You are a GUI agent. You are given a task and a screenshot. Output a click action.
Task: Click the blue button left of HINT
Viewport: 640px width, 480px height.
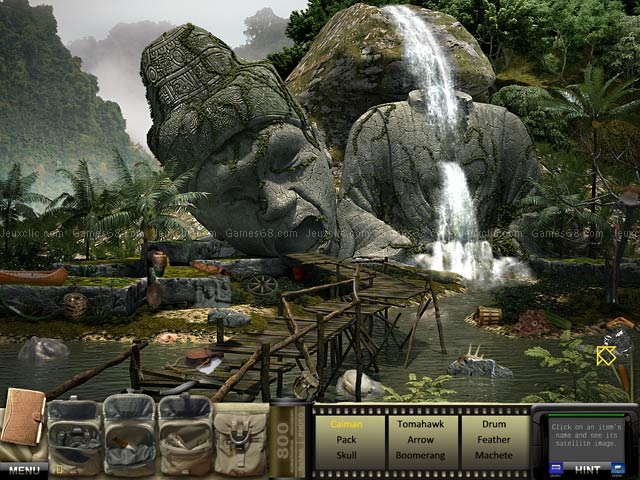tap(556, 467)
